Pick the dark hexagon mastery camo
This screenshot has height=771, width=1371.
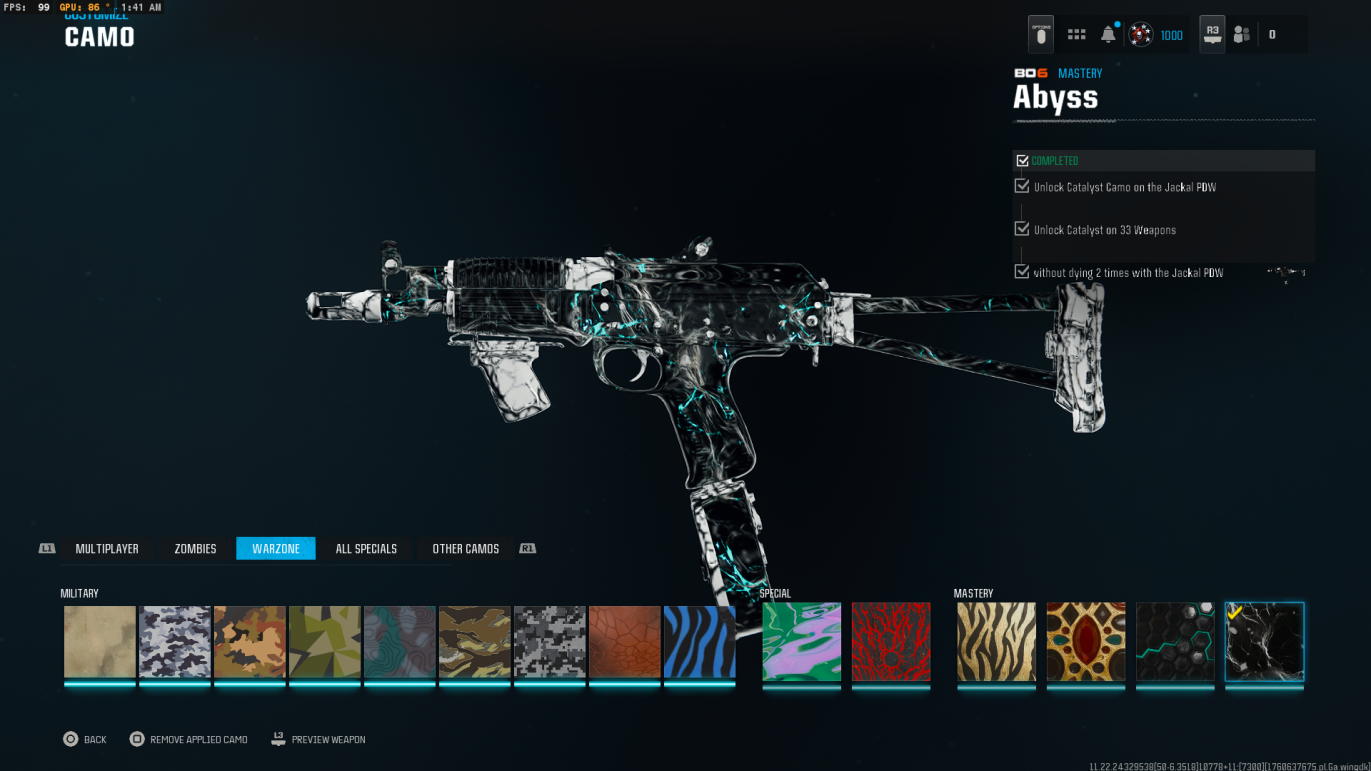[1175, 641]
